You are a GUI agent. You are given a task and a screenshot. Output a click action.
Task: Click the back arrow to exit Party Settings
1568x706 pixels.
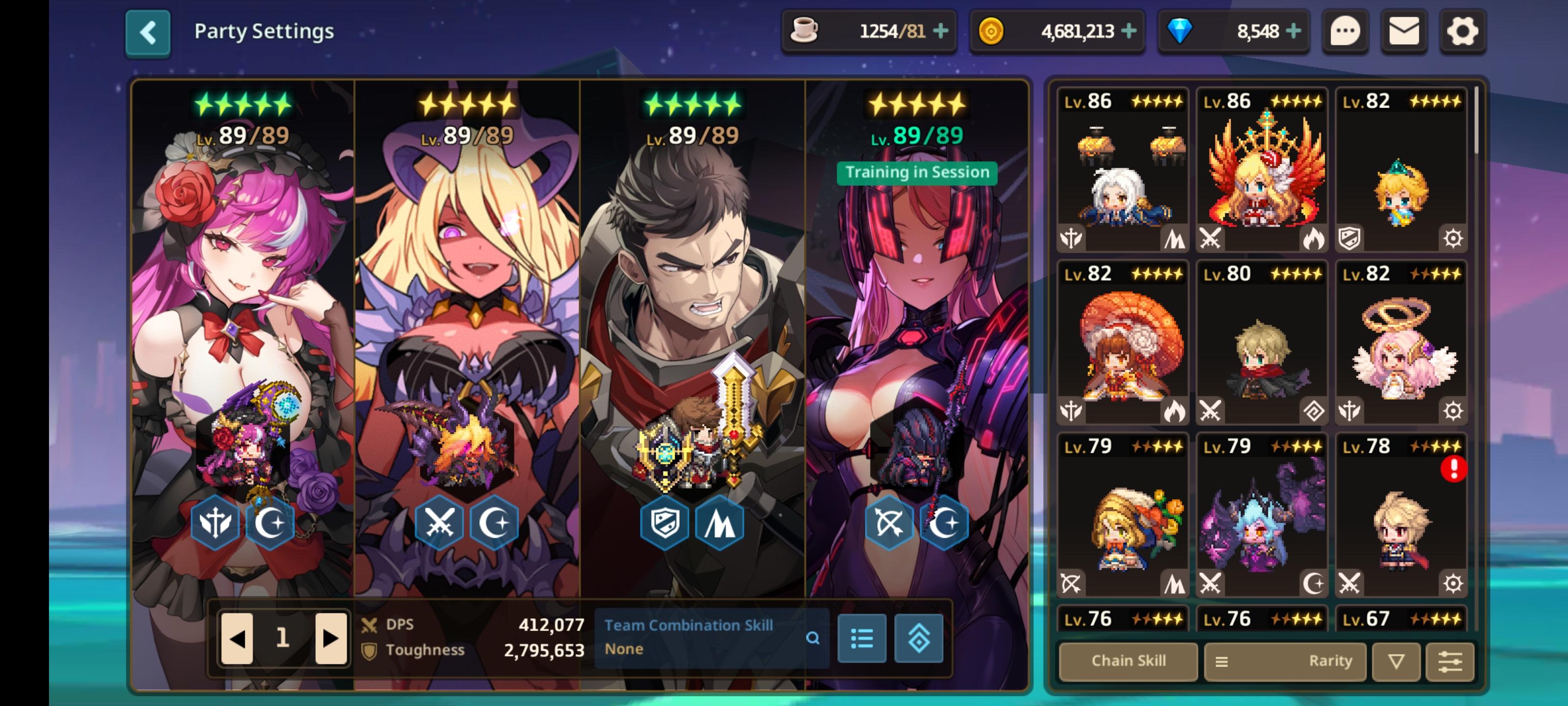click(x=148, y=32)
